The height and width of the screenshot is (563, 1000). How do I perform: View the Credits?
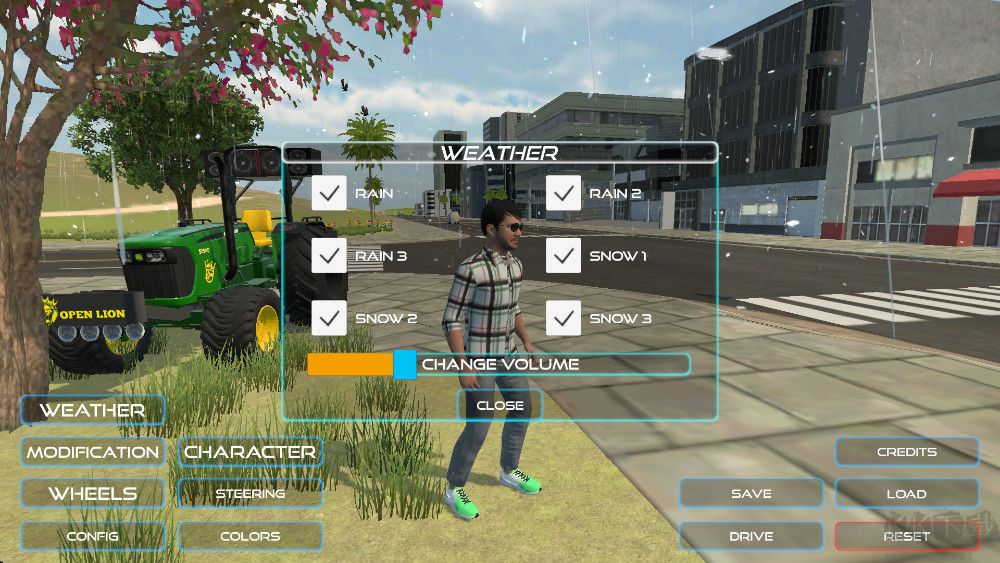(x=907, y=452)
